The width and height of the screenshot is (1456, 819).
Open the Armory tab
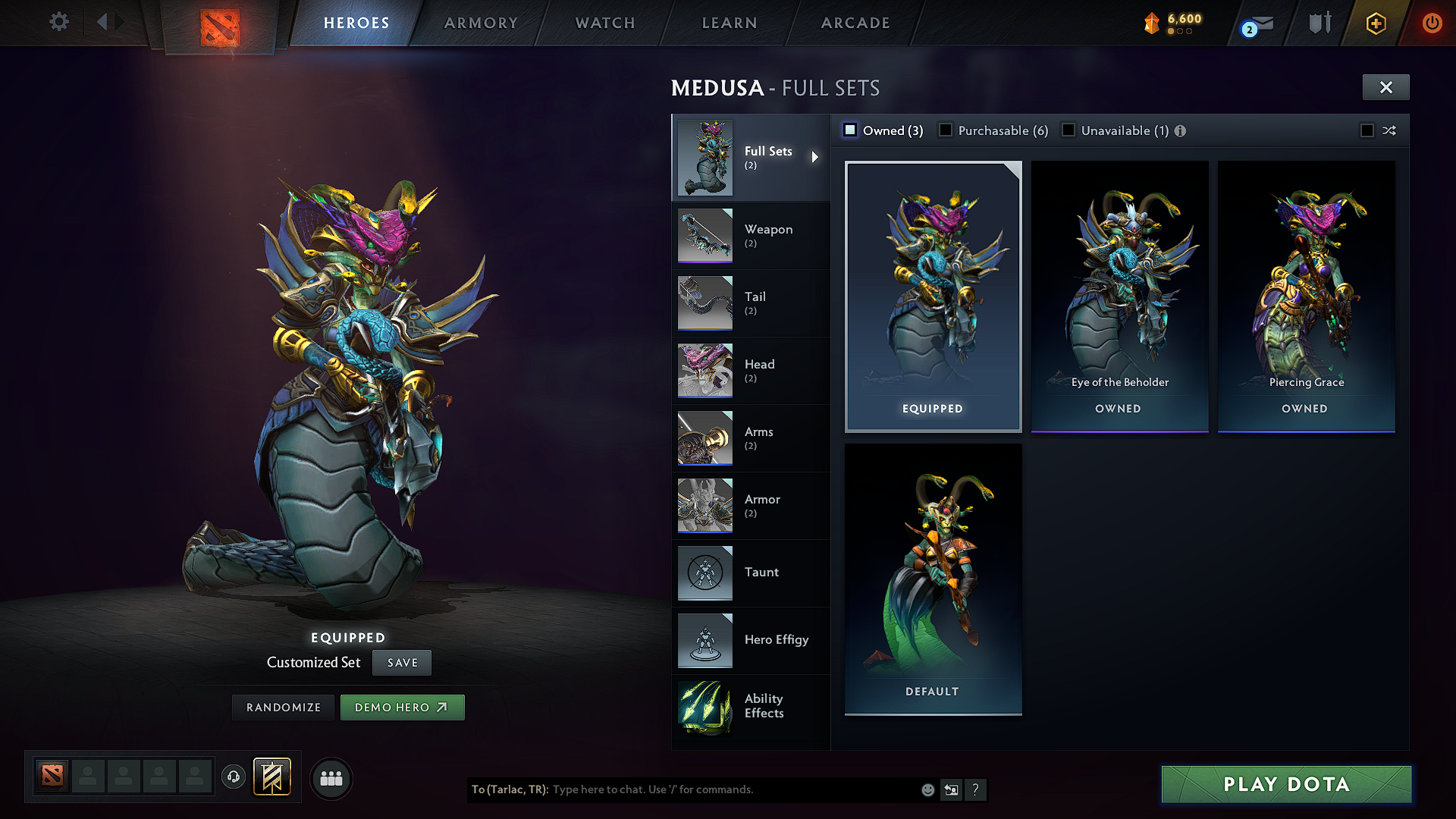point(481,23)
